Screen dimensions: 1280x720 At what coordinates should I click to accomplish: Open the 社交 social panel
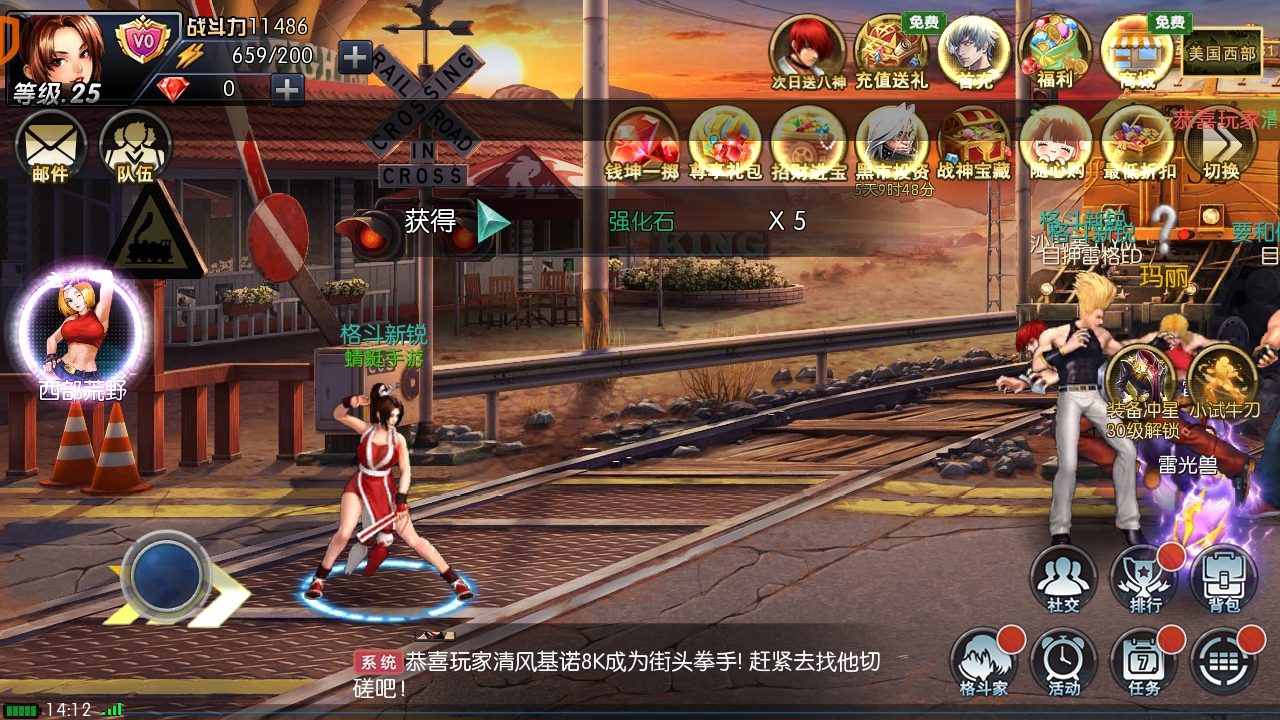(x=1062, y=578)
